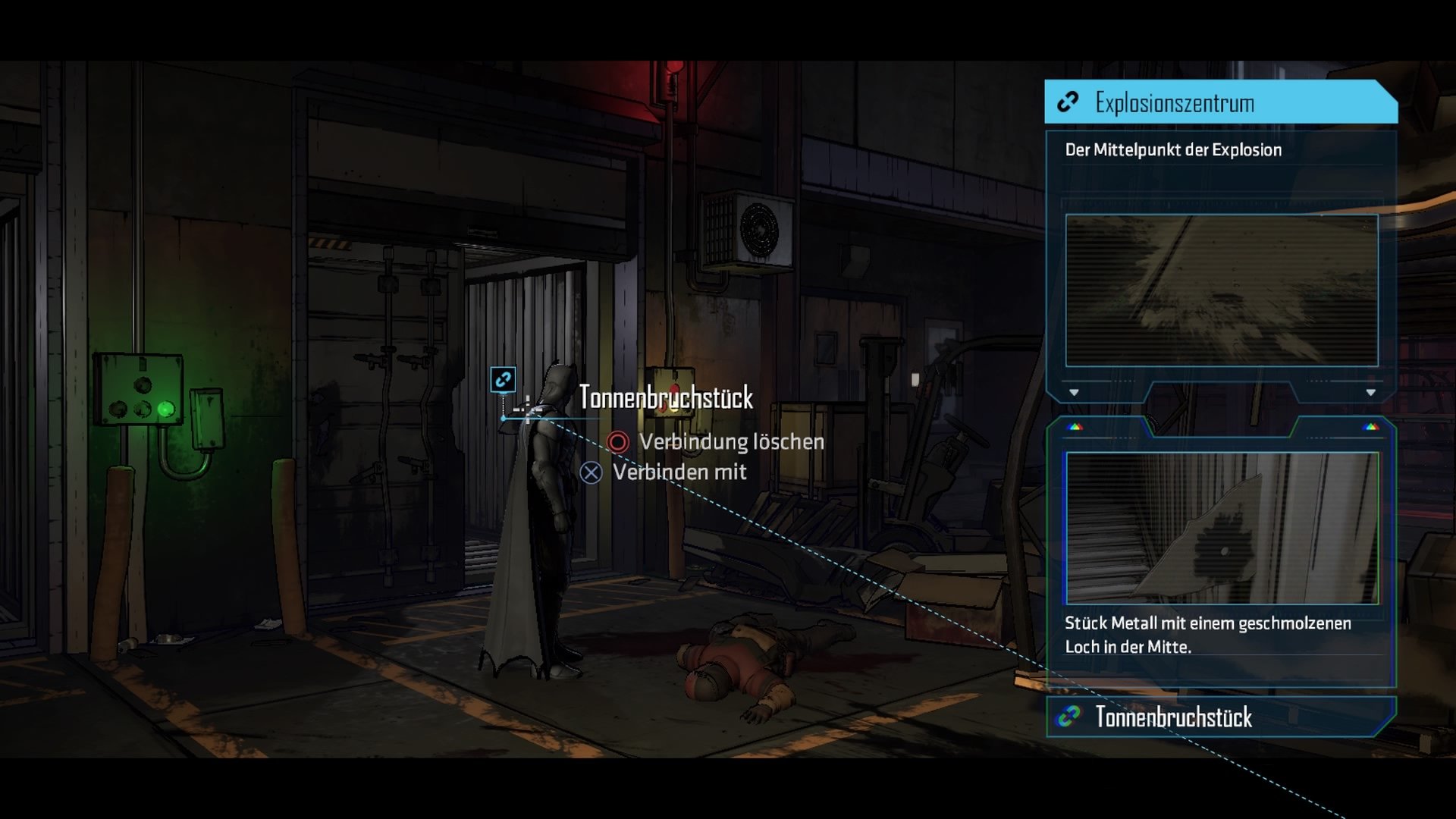Choose the Verbindung löschen option

click(717, 442)
